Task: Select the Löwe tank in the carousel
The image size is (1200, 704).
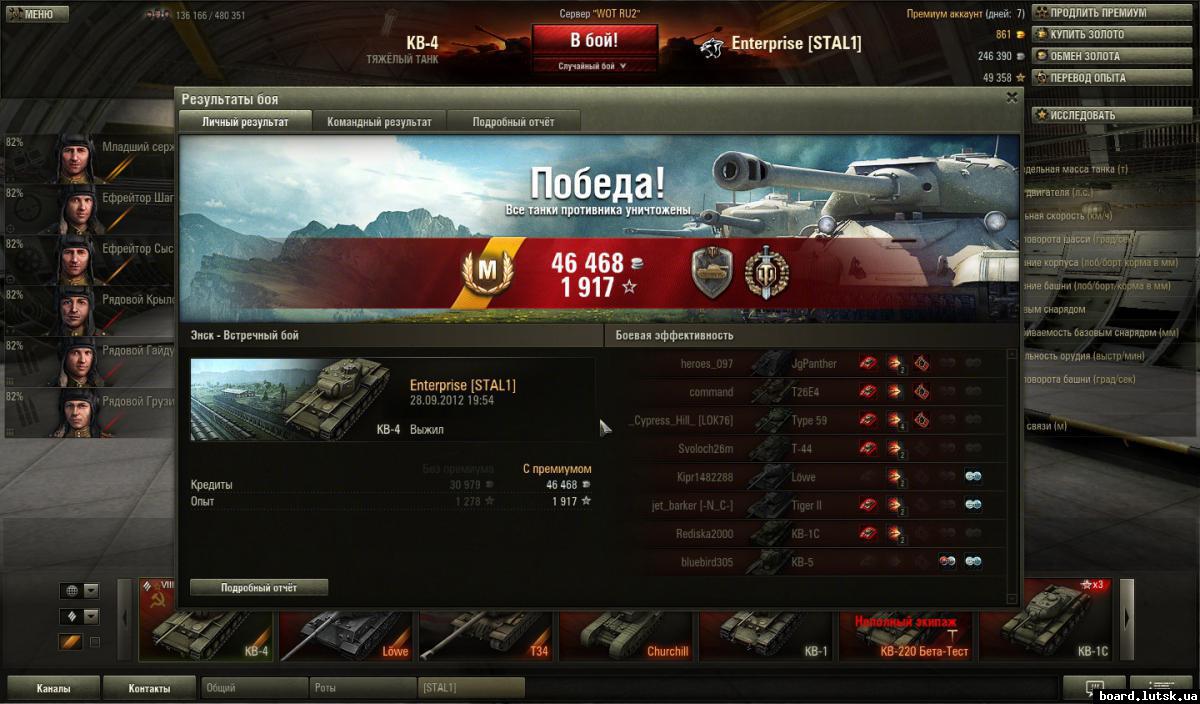Action: (x=347, y=620)
